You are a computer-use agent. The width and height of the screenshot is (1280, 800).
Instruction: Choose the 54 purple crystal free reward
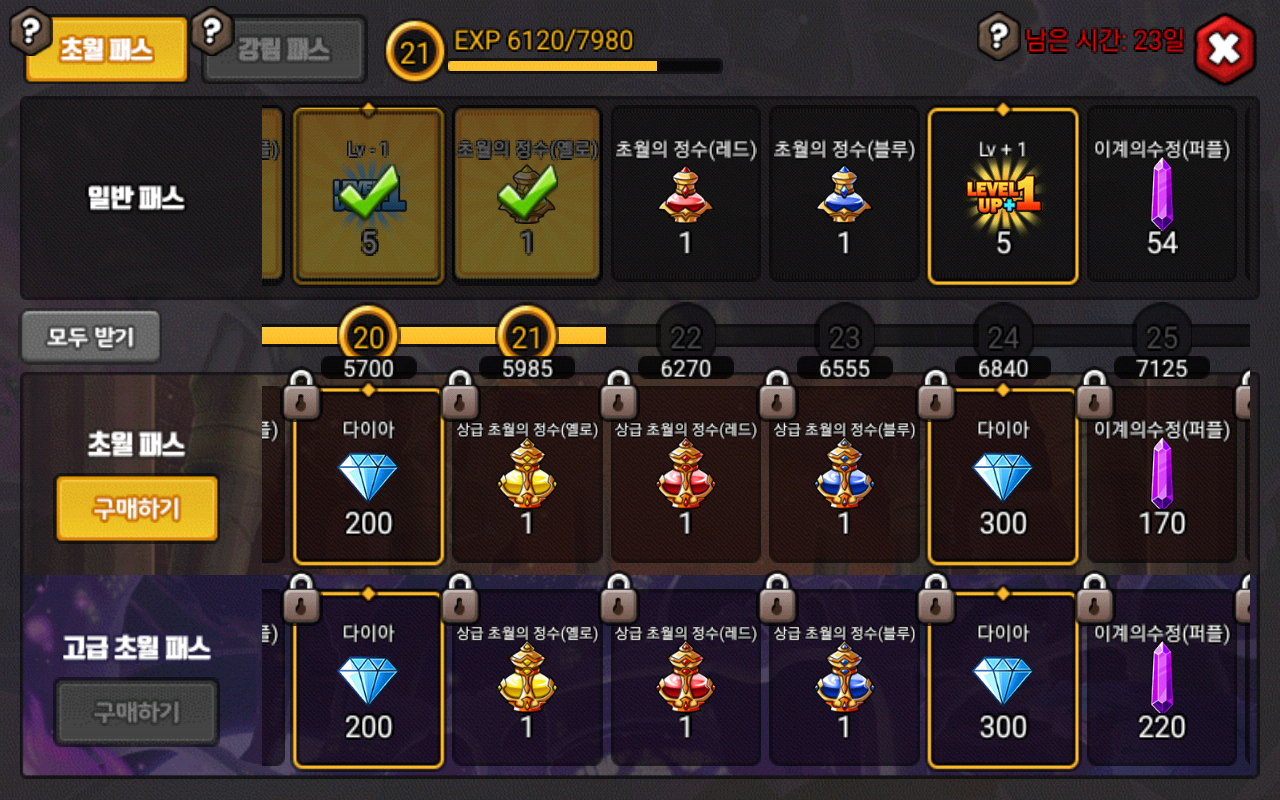click(1161, 196)
